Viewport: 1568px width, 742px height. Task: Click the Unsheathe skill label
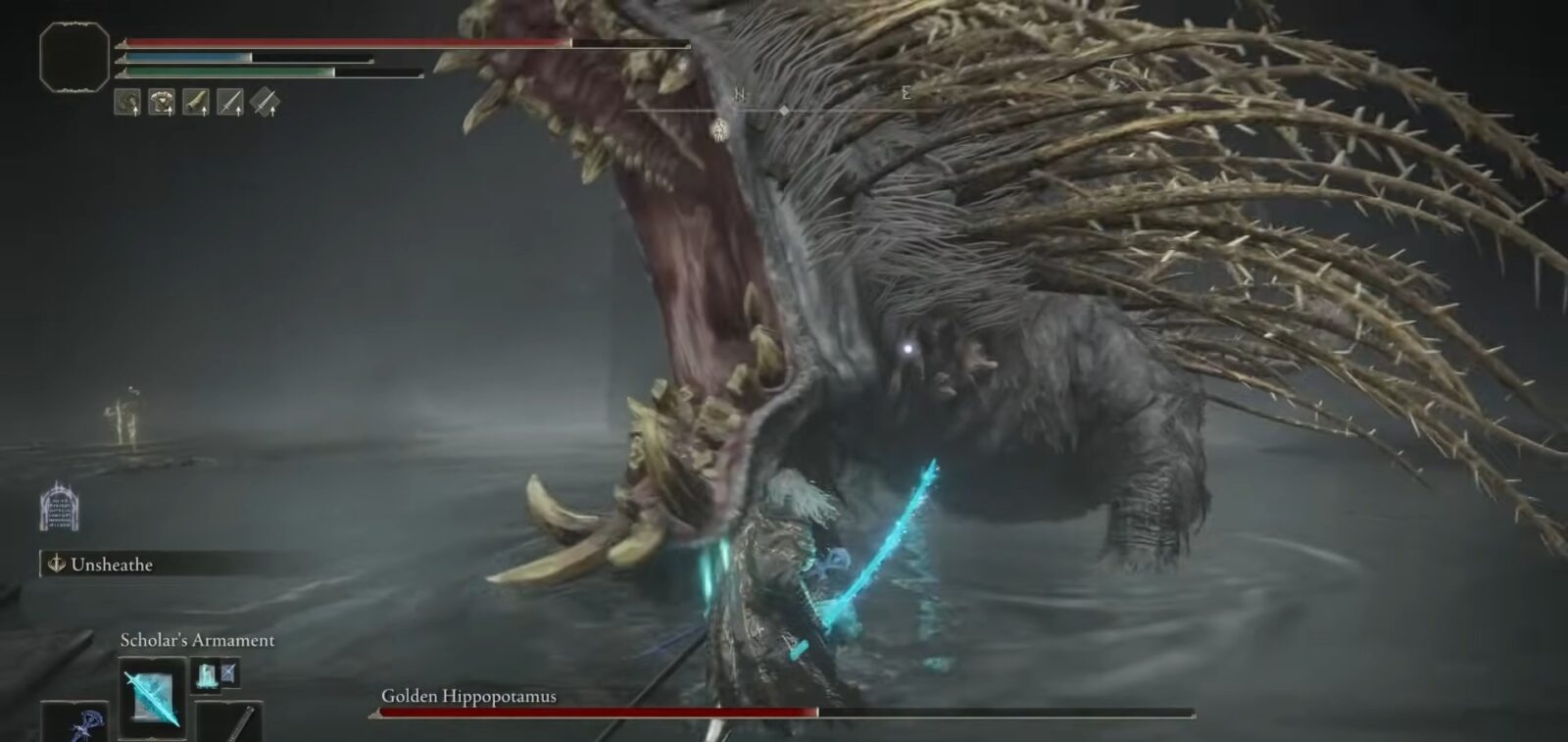[112, 565]
